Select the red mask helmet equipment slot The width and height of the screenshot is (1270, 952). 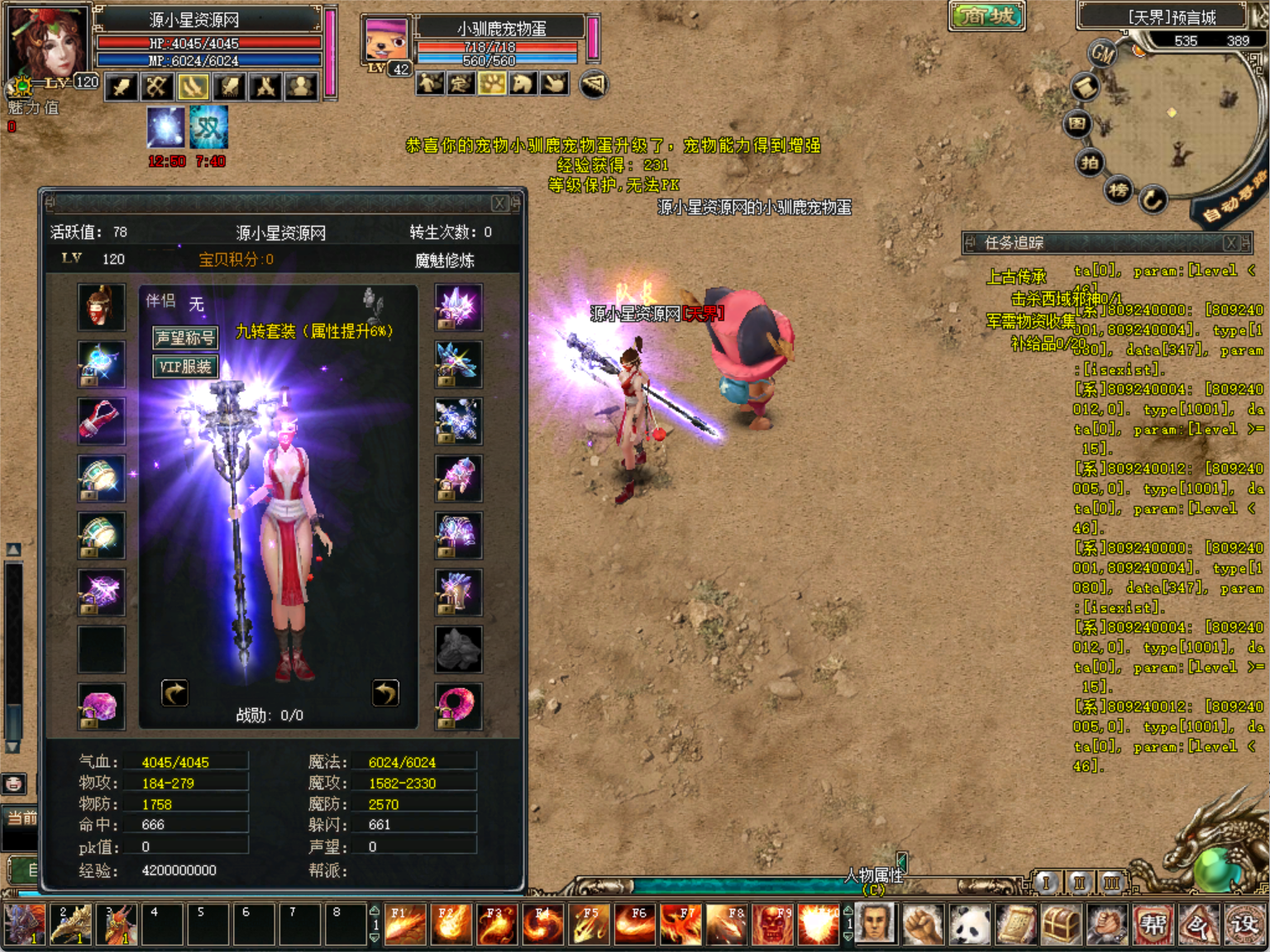(102, 307)
